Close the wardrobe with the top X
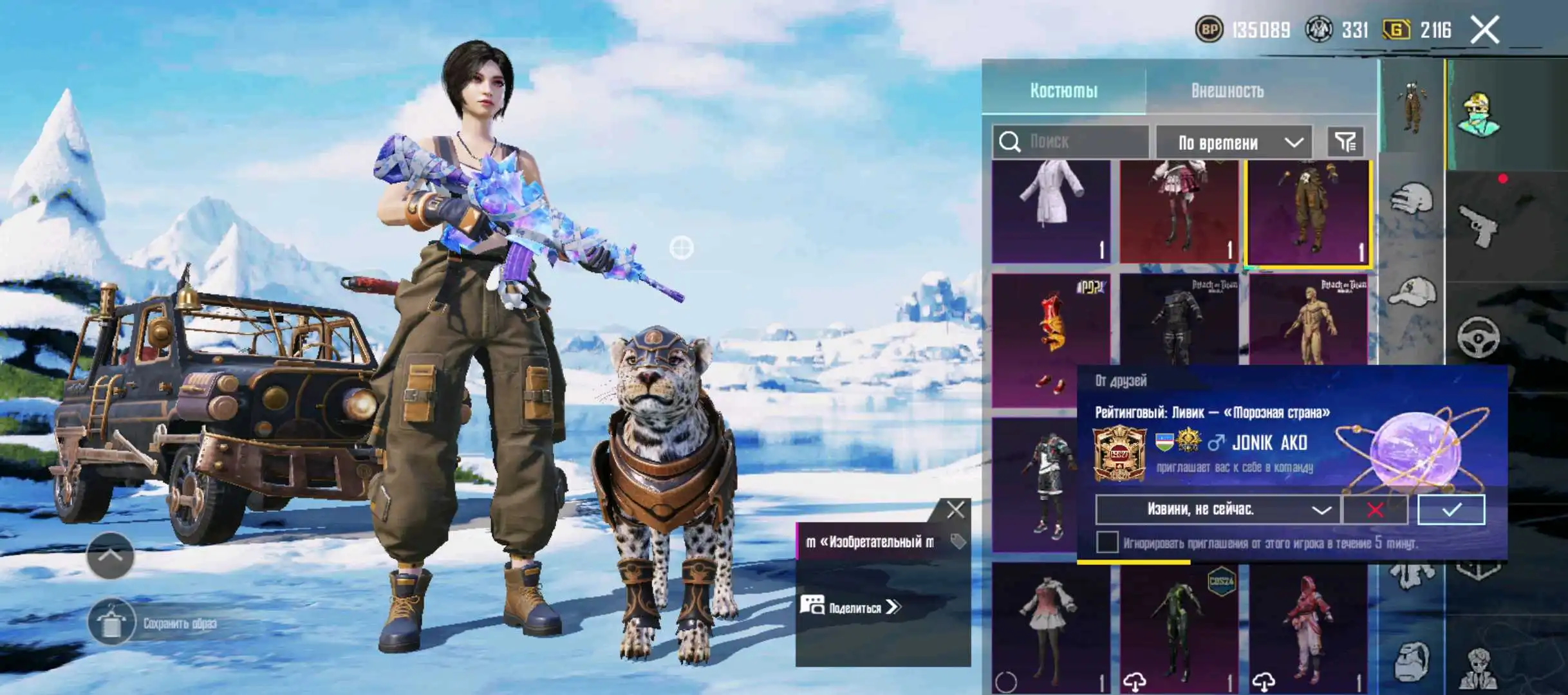 [x=1485, y=30]
